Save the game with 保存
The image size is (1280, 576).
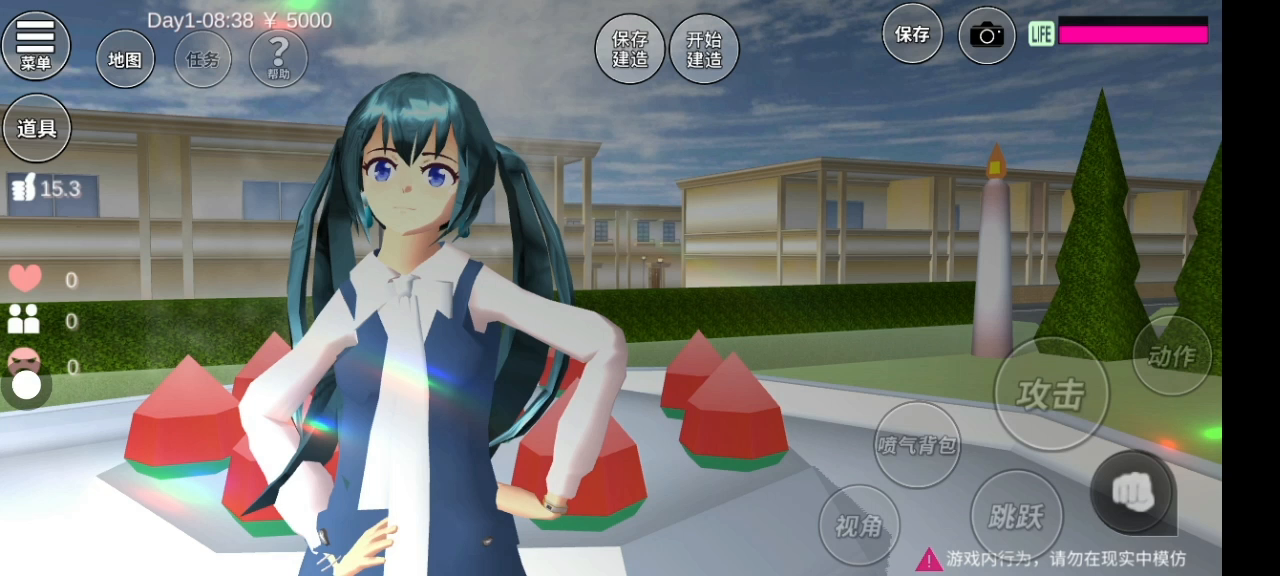(912, 34)
